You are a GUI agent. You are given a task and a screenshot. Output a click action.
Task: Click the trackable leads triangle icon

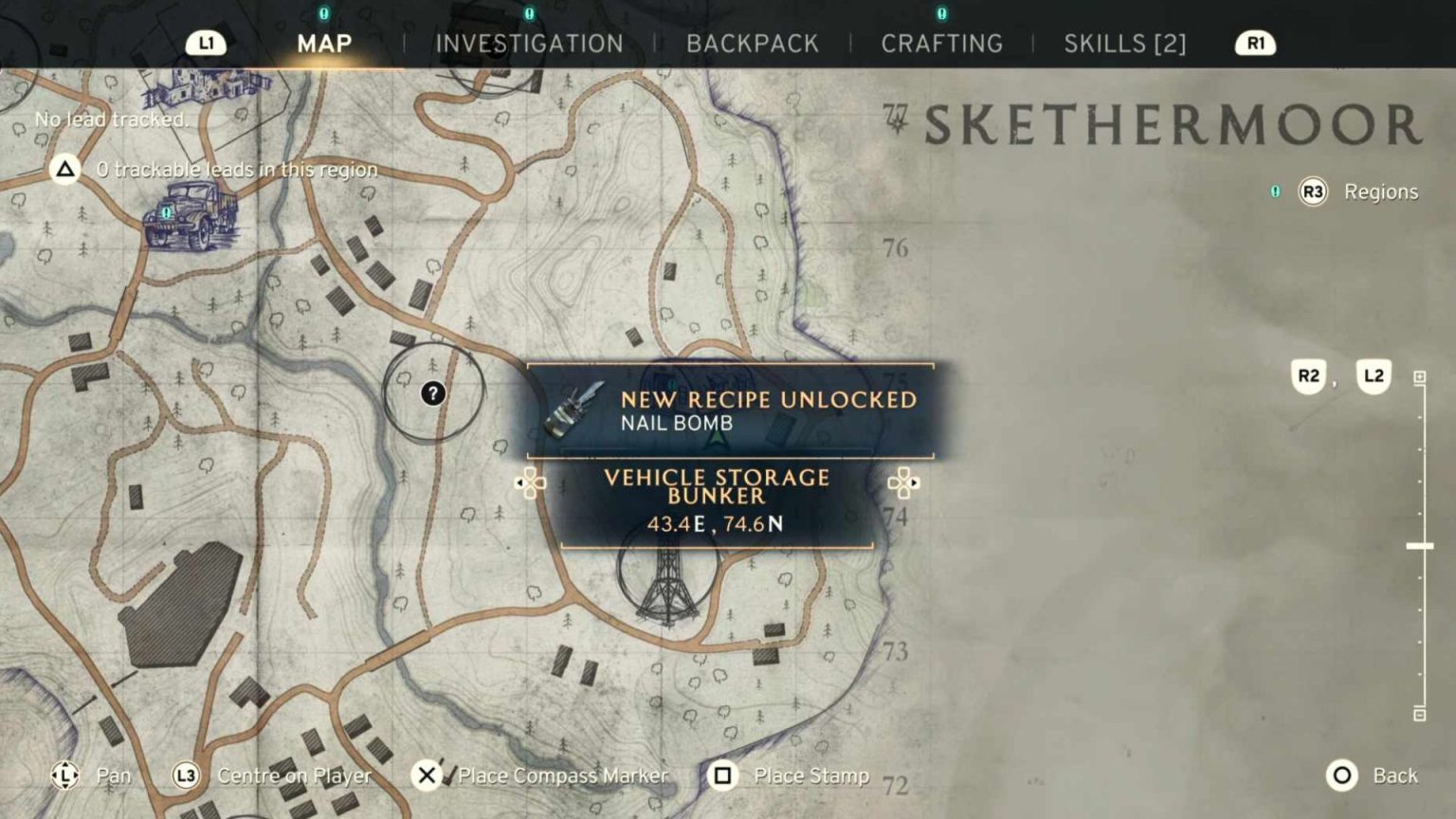coord(63,169)
